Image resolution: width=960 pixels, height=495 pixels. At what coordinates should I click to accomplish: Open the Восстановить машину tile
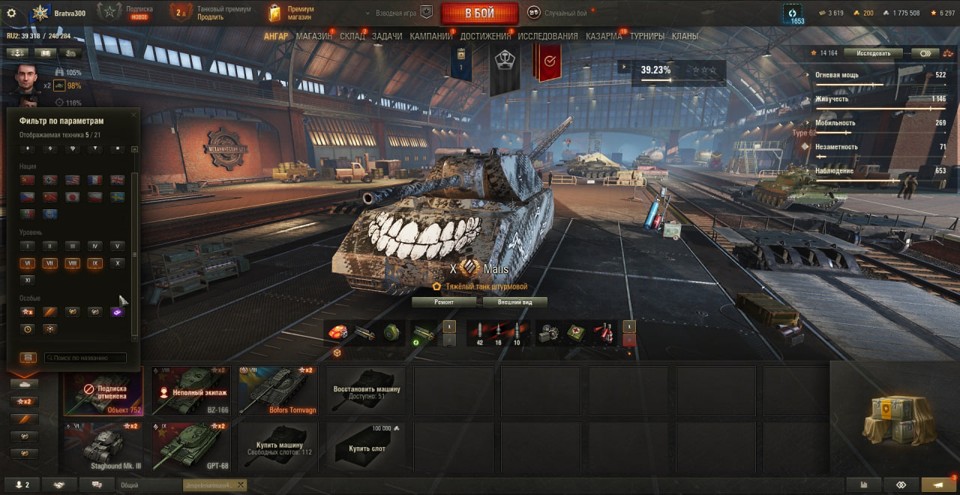pos(366,390)
